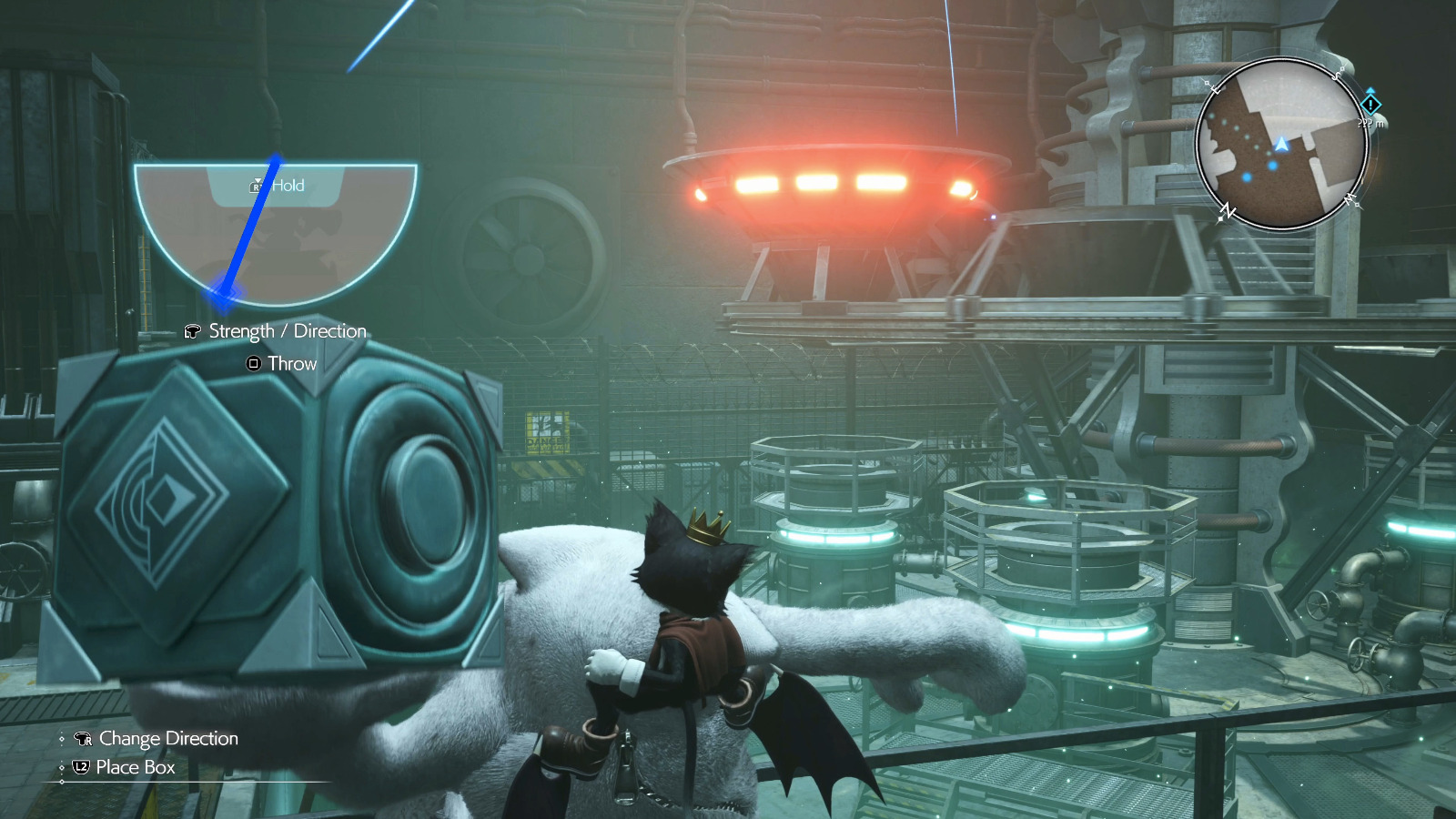1456x819 pixels.
Task: Select the right stick Strength / Direction icon
Action: tap(192, 331)
